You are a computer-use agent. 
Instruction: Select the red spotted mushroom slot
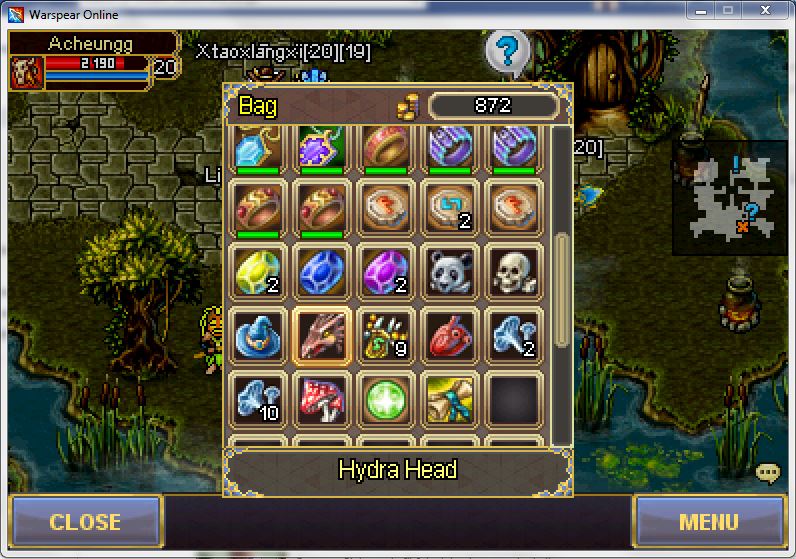pyautogui.click(x=322, y=399)
